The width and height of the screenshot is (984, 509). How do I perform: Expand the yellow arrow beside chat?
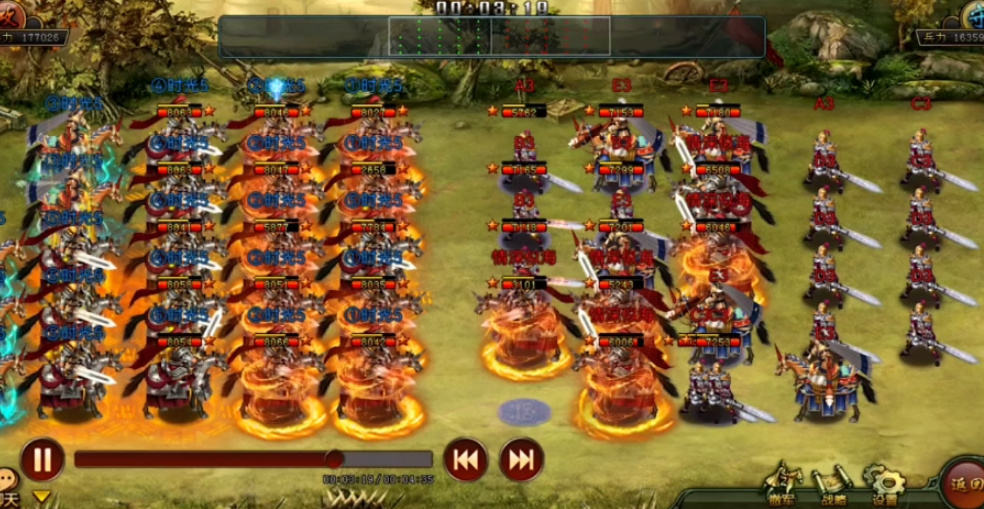(42, 496)
